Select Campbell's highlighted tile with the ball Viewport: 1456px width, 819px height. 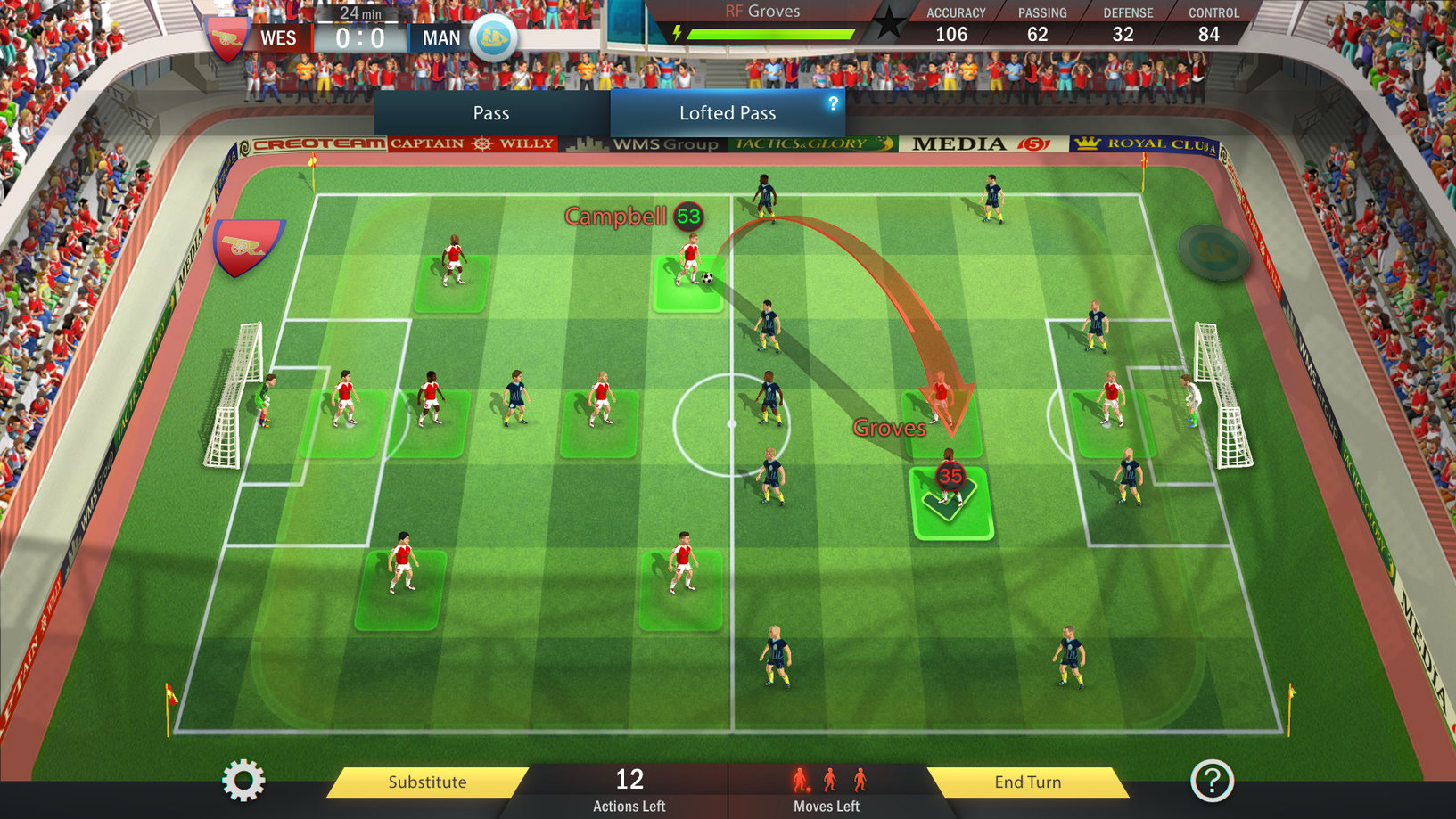(x=688, y=283)
